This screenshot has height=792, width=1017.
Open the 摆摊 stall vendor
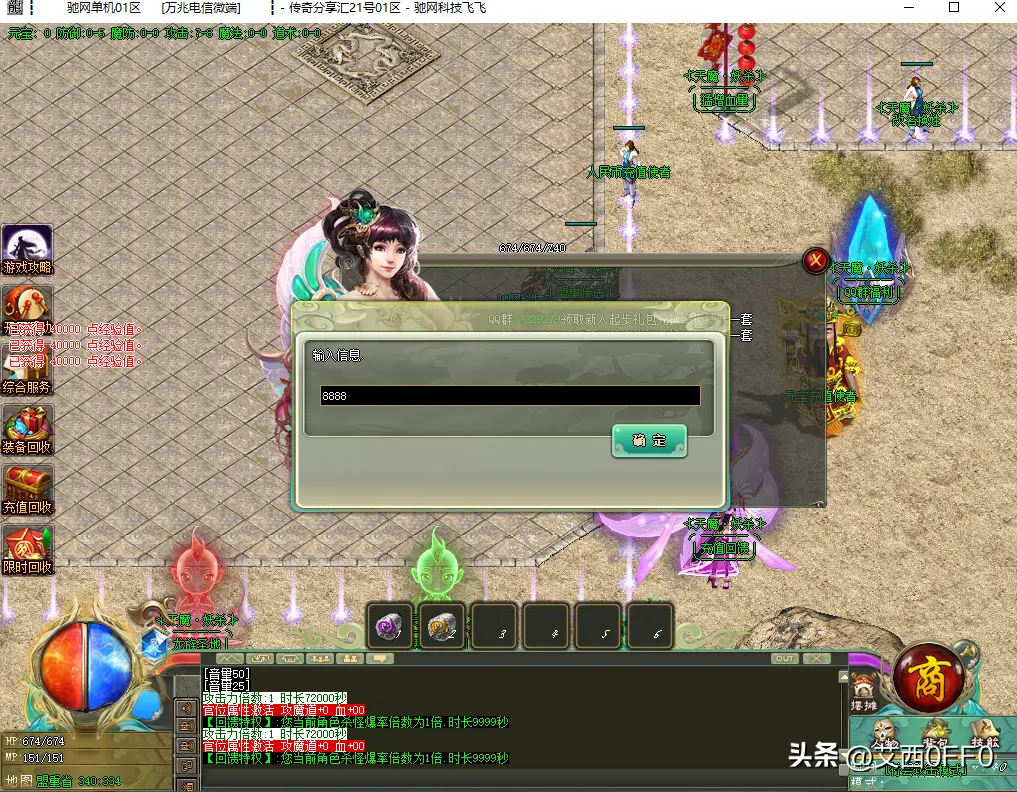click(x=863, y=692)
